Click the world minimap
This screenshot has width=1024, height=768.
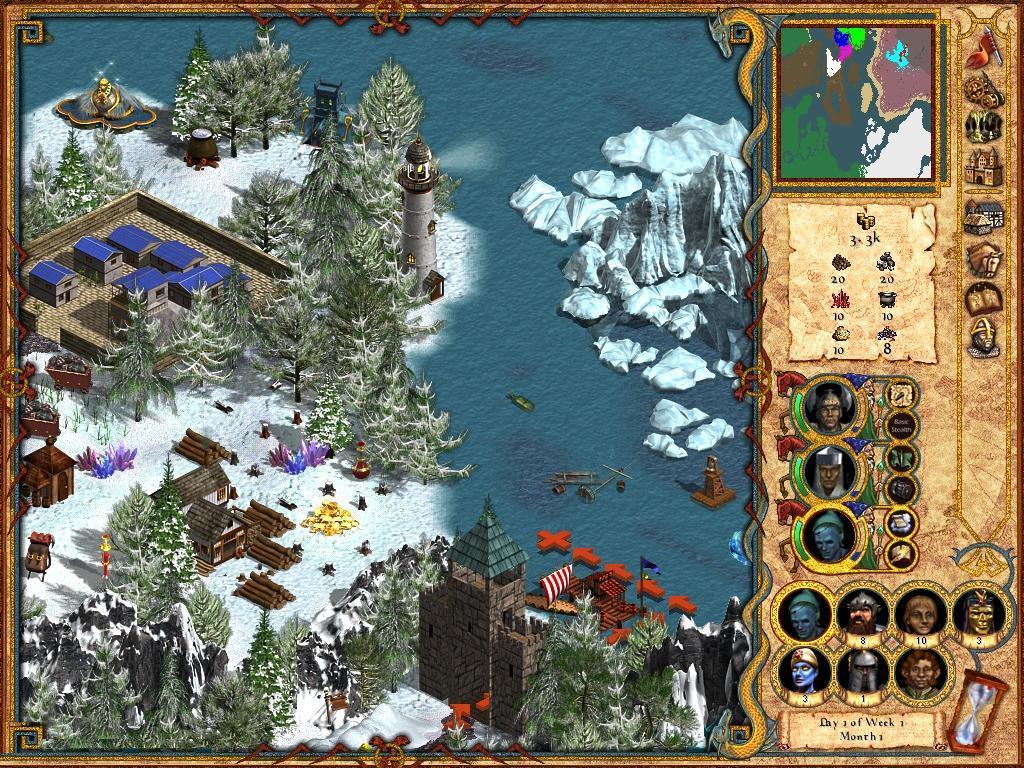coord(857,101)
